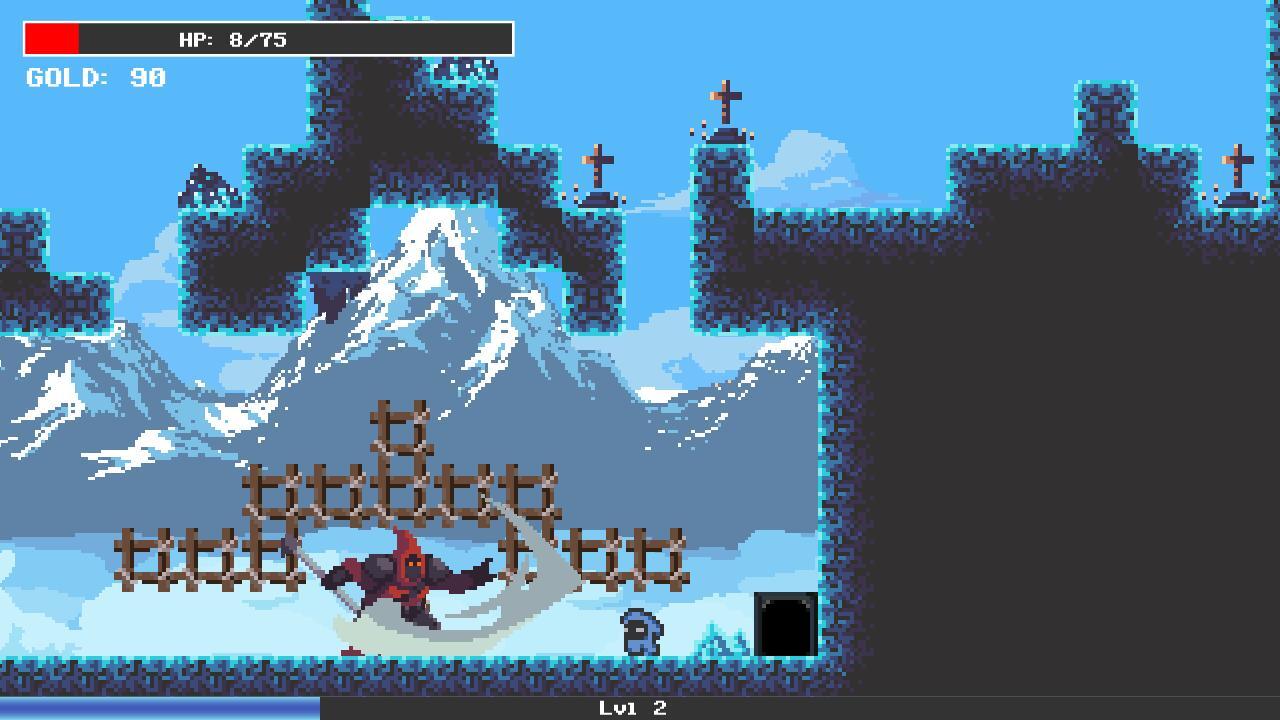
Task: Click the black status bar along the bottom
Action: (x=900, y=708)
